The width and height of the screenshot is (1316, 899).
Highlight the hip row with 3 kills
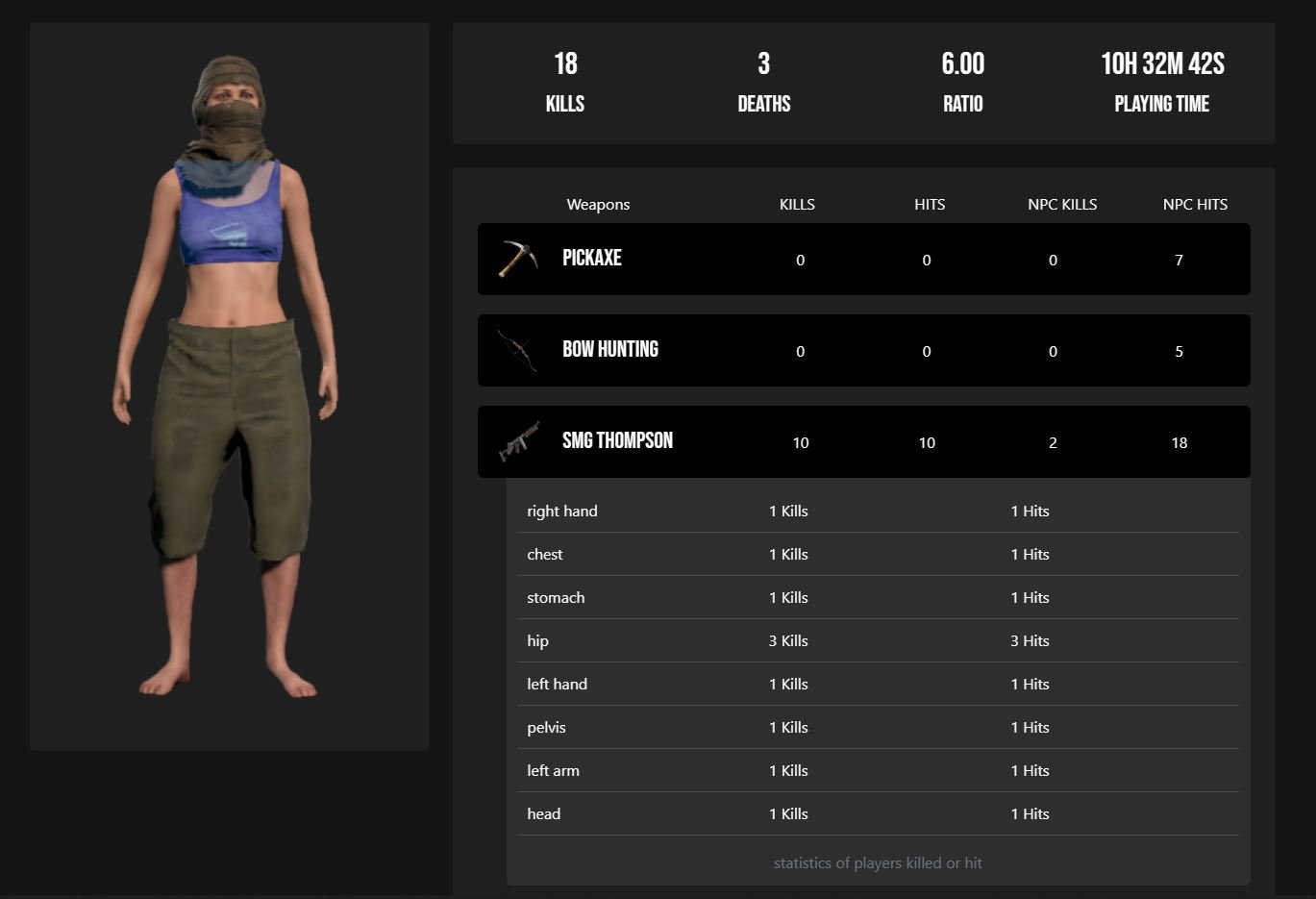[878, 641]
